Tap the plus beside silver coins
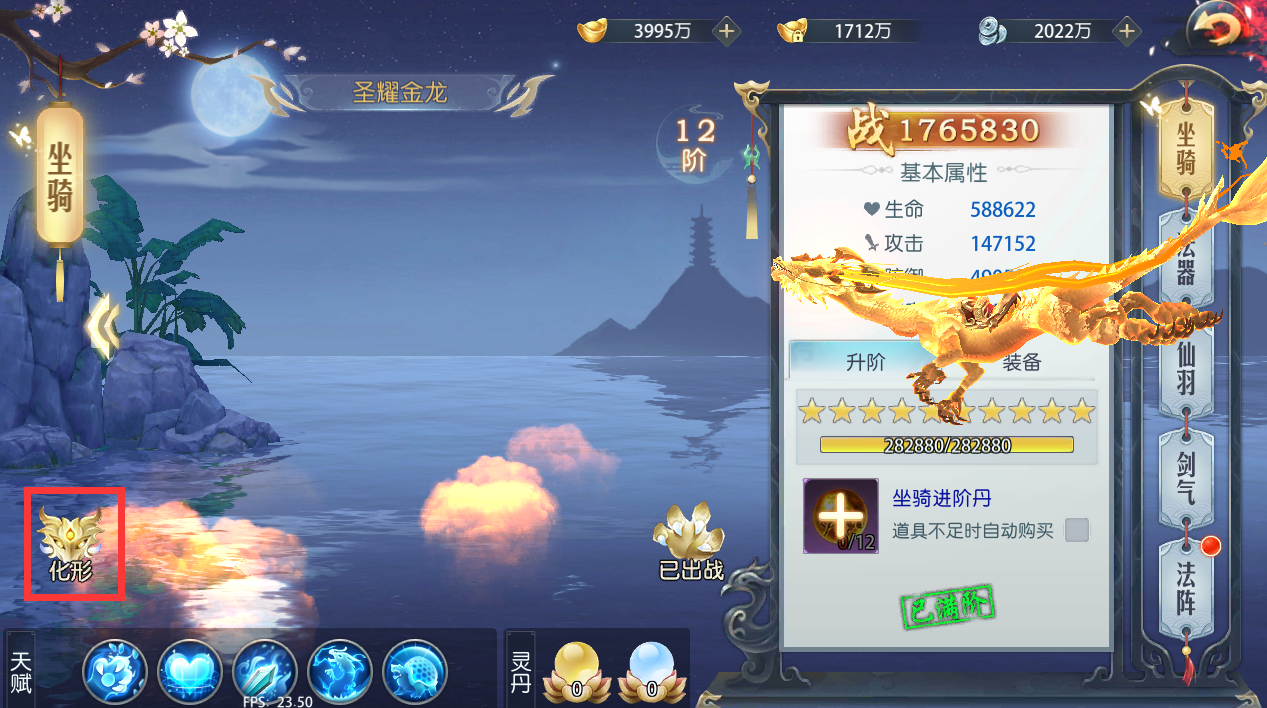Viewport: 1267px width, 708px height. click(1127, 31)
